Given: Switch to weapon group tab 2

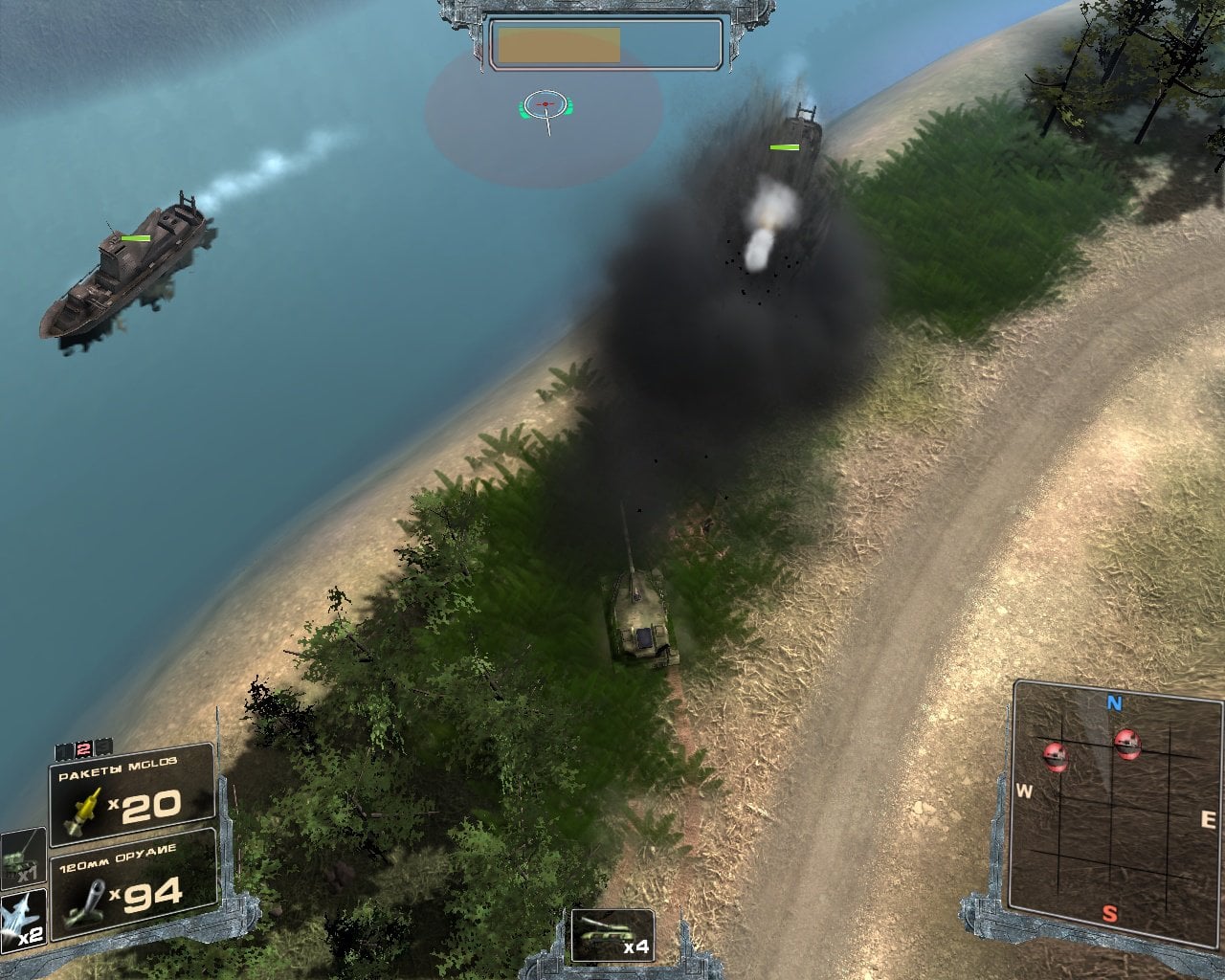Looking at the screenshot, I should tap(83, 748).
